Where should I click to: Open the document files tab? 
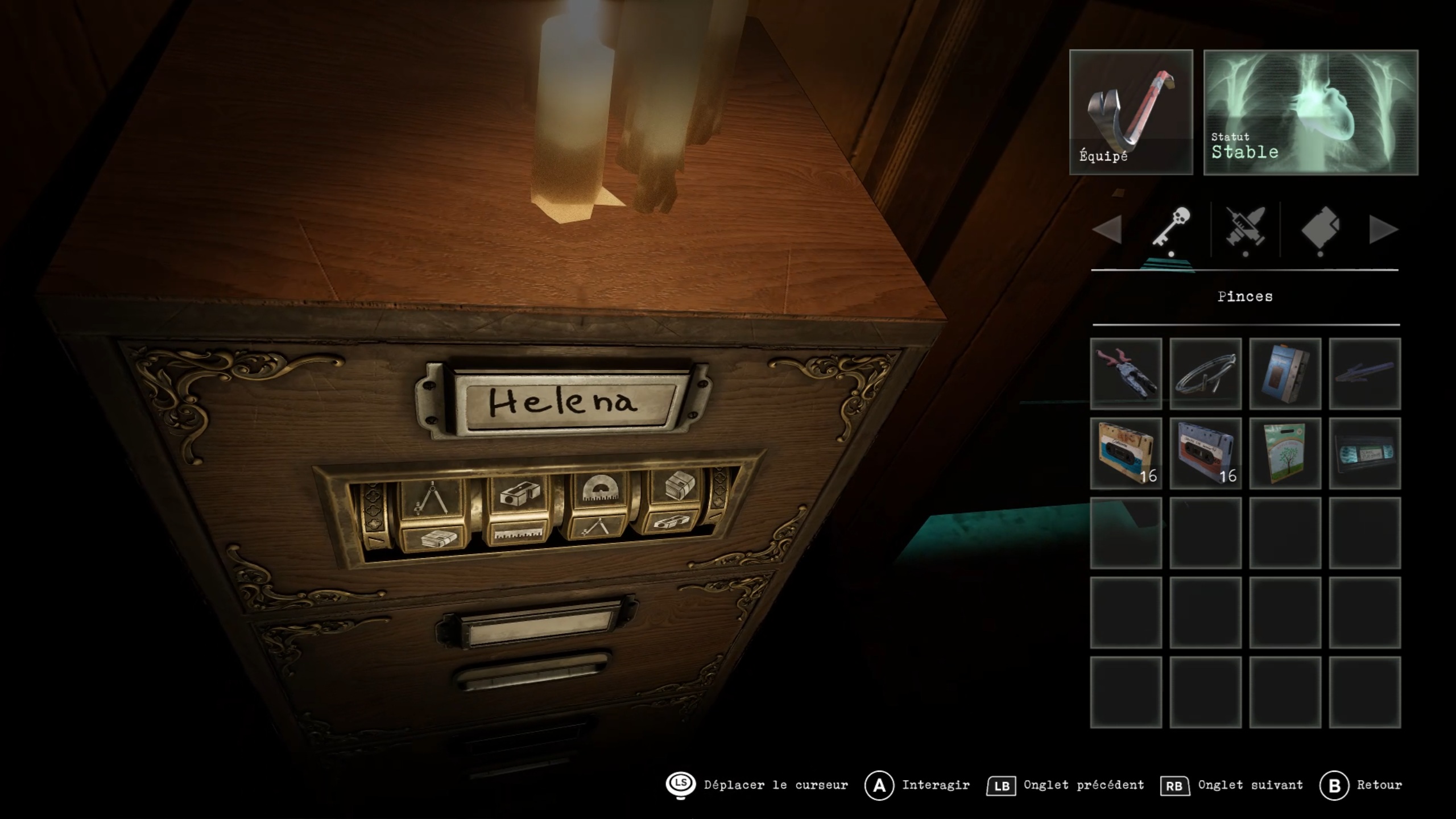1320,229
